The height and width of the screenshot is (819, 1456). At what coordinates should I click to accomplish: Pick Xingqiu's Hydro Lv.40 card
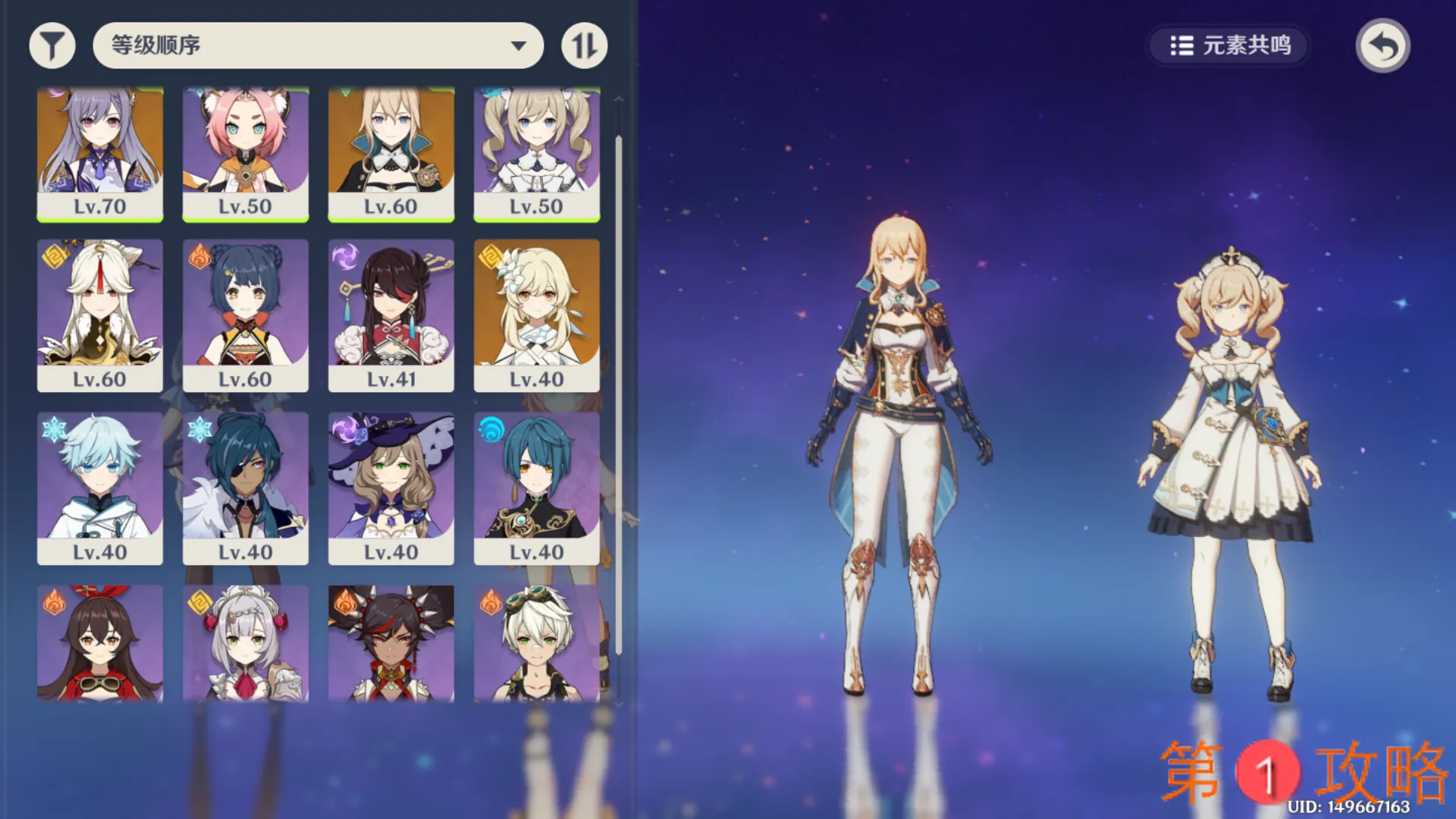(x=537, y=488)
